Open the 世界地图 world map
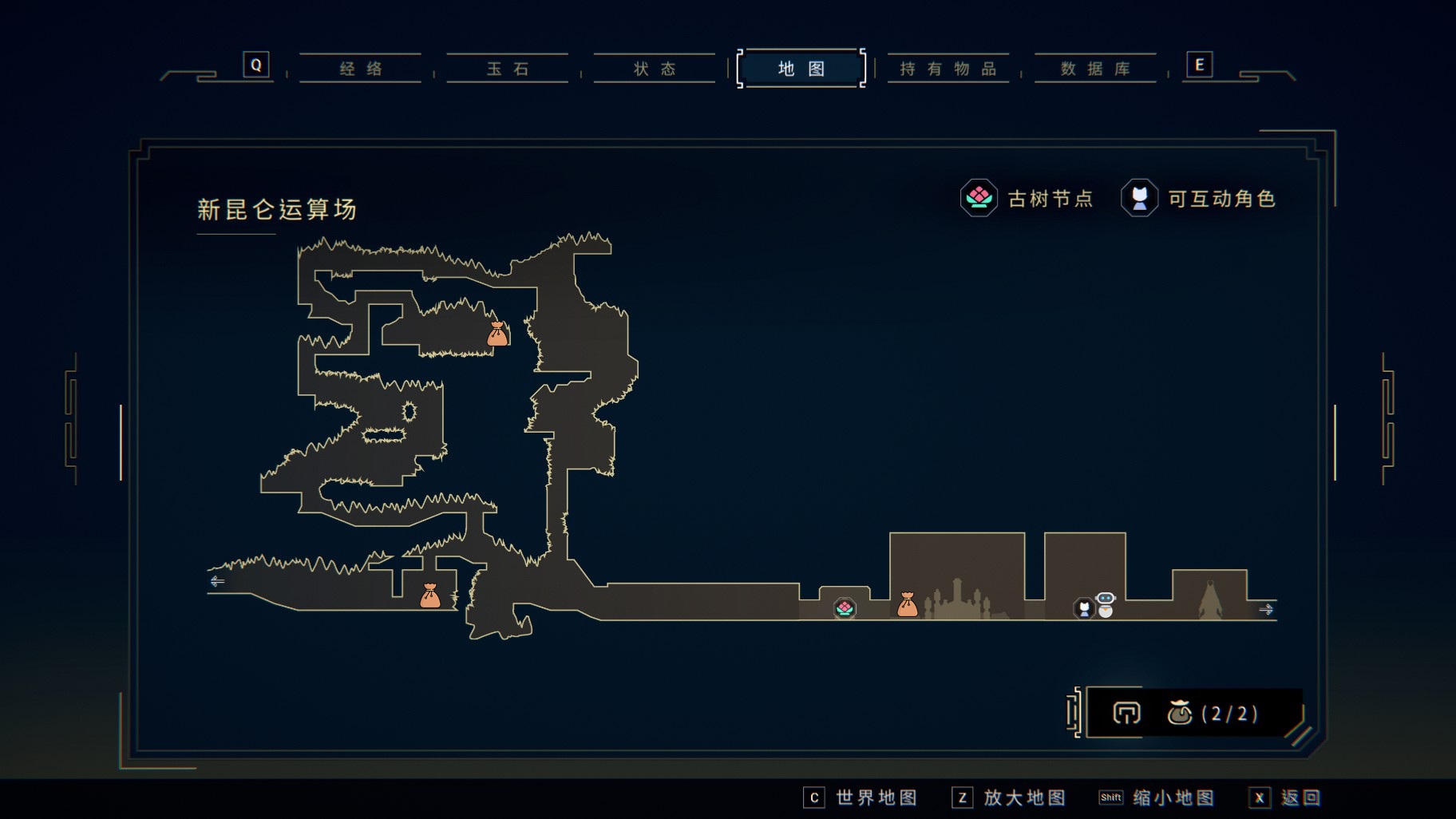Viewport: 1456px width, 819px height. pyautogui.click(x=861, y=797)
